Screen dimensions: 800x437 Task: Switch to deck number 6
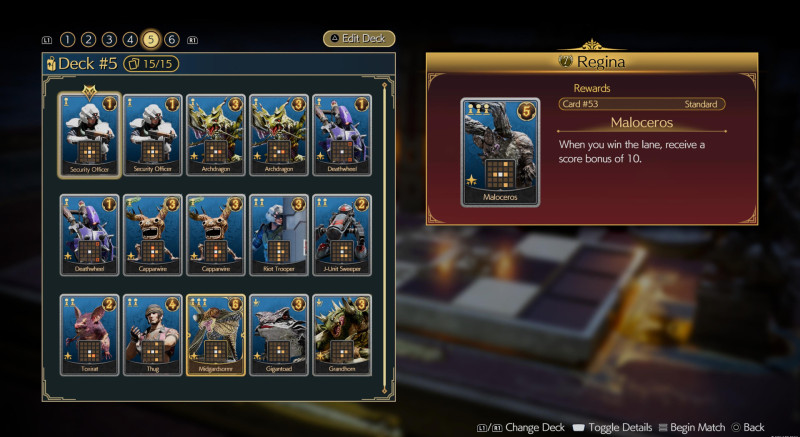172,40
